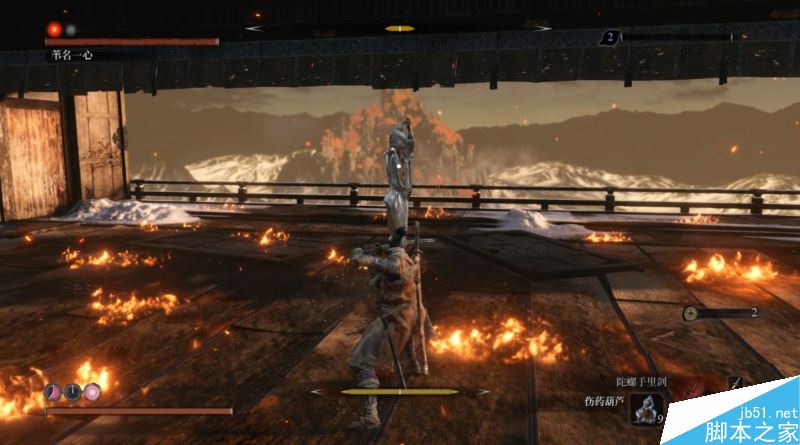
Task: Click the spirit emblem counter icon
Action: 691,313
